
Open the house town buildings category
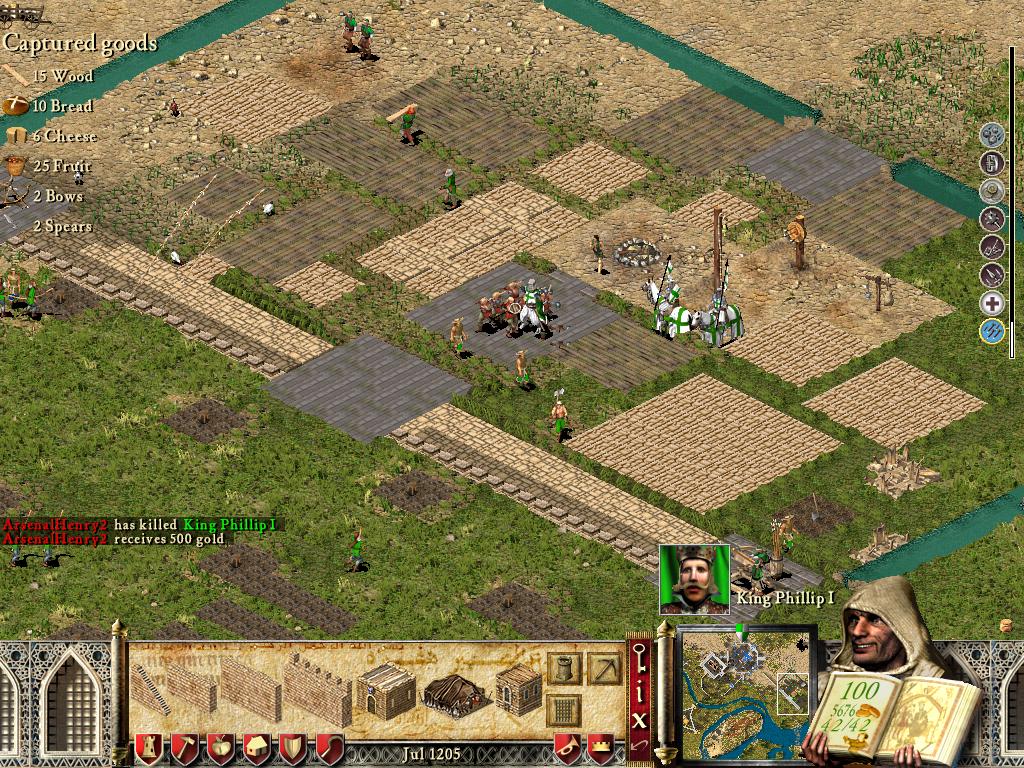(256, 747)
